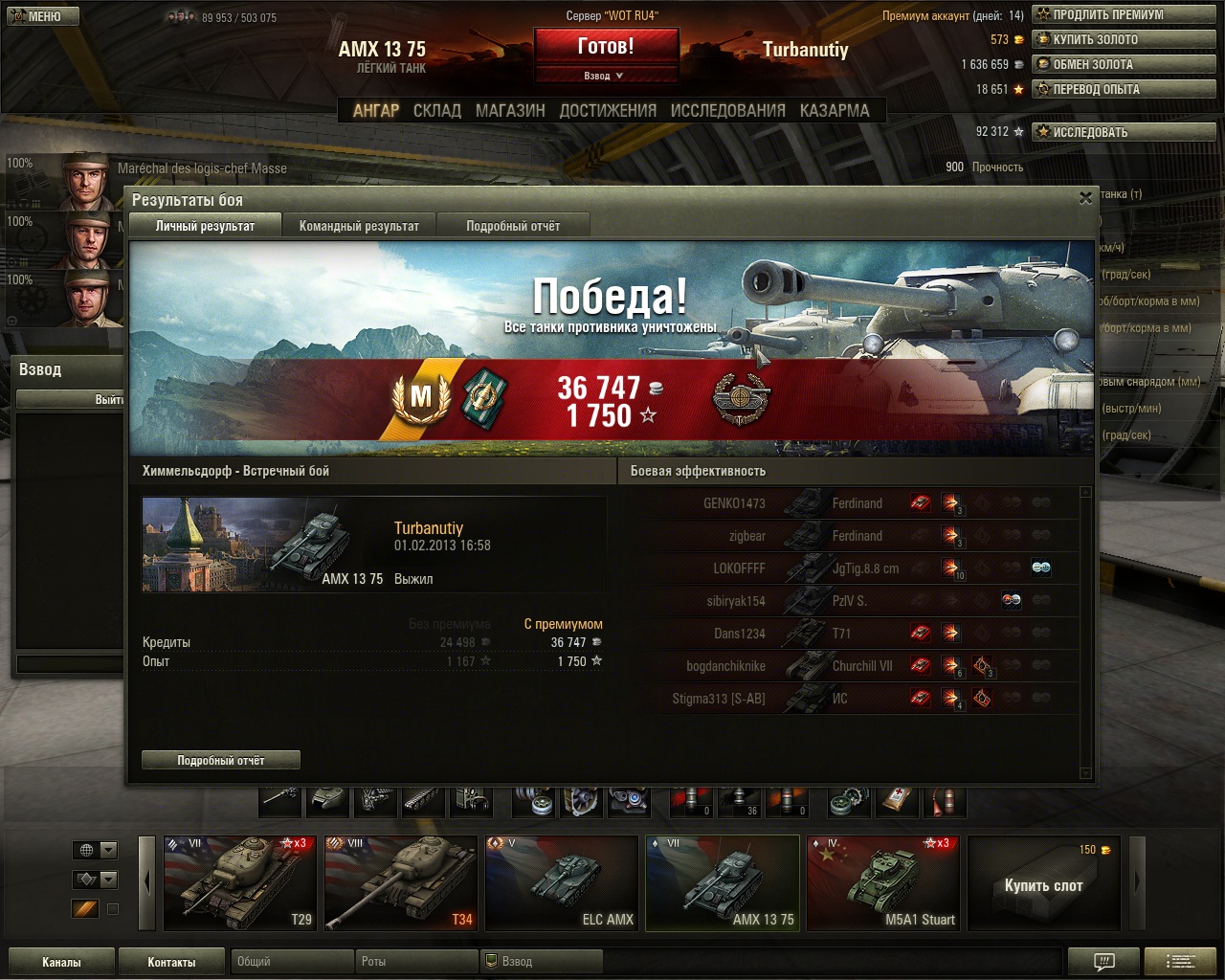Select the T29 tank in the carousel
The width and height of the screenshot is (1225, 980).
[239, 882]
